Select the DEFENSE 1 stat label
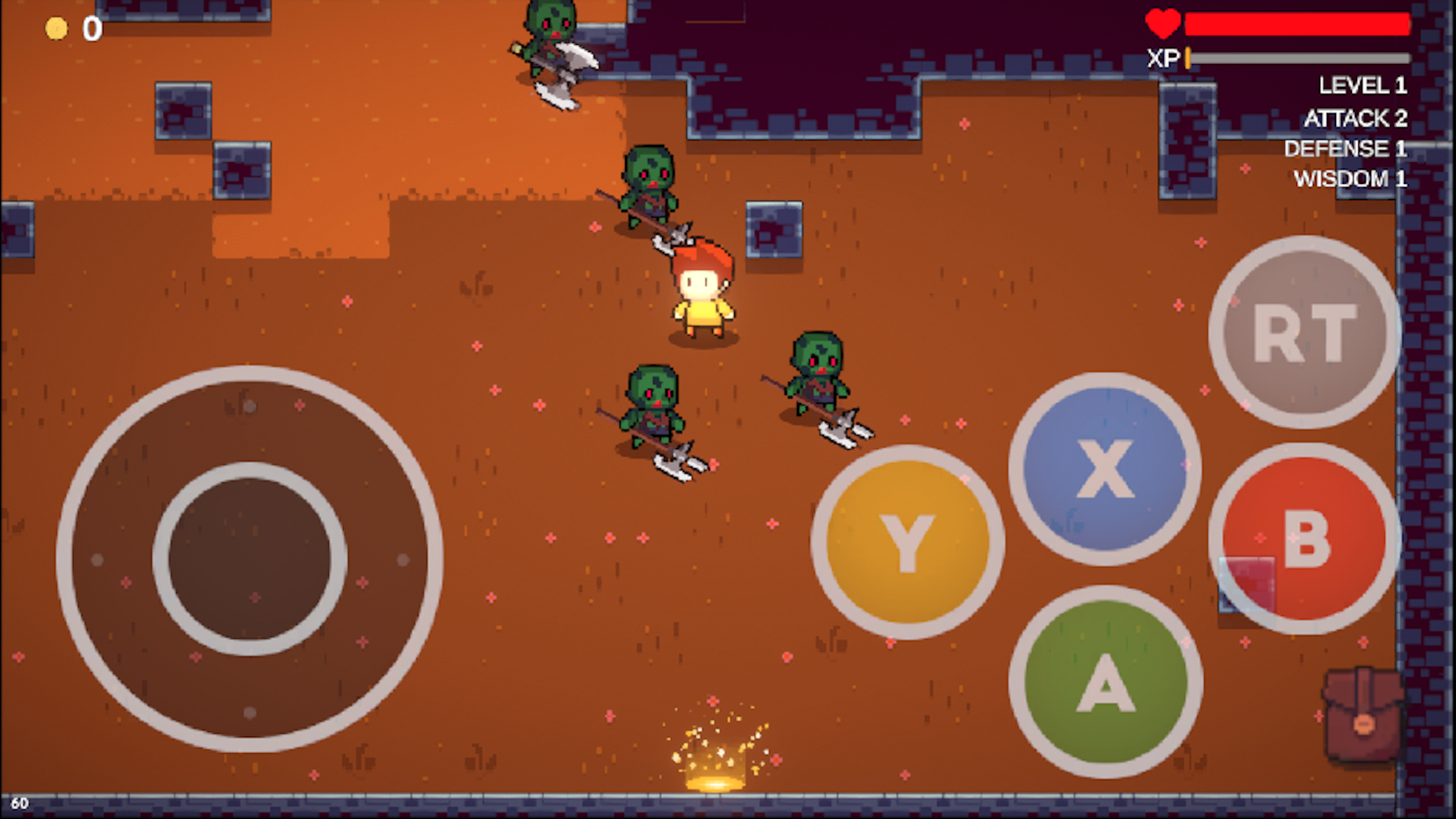This screenshot has height=819, width=1456. coord(1345,149)
